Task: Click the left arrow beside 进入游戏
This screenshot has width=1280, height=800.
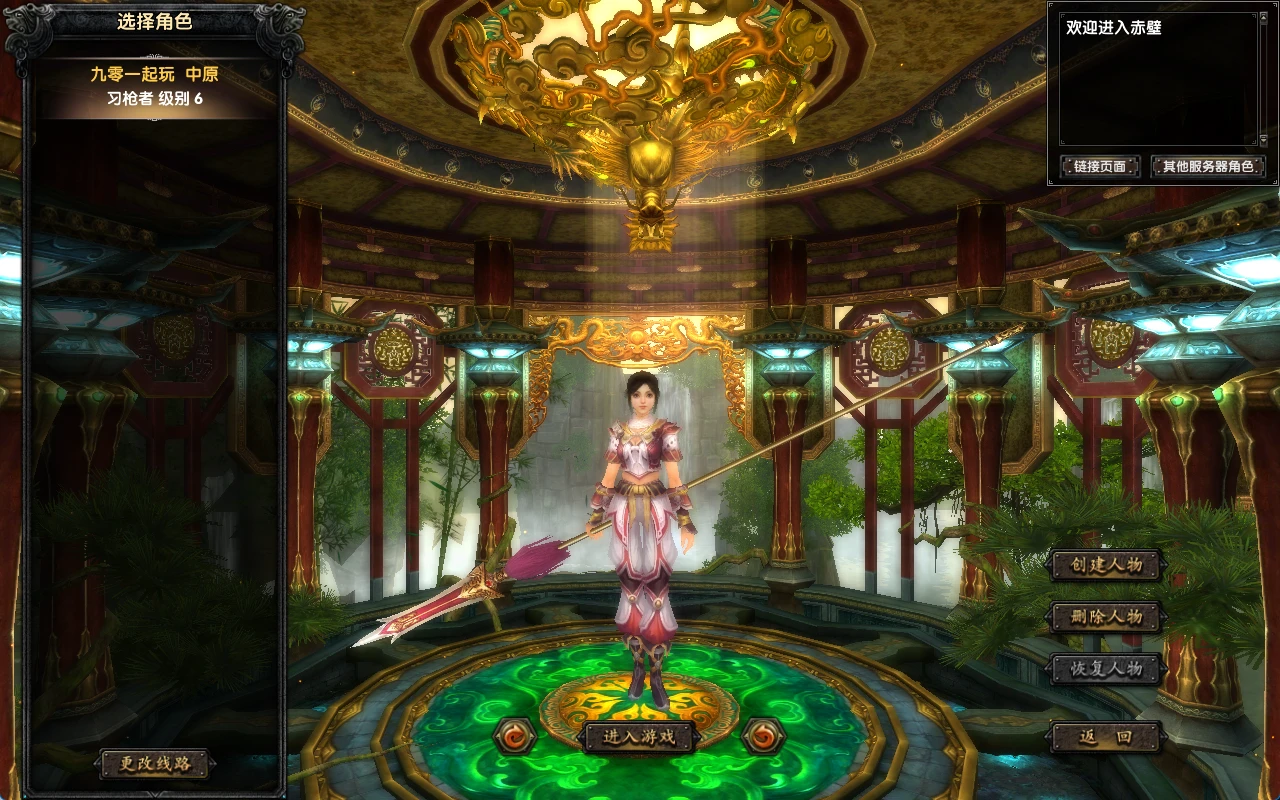Action: point(582,734)
